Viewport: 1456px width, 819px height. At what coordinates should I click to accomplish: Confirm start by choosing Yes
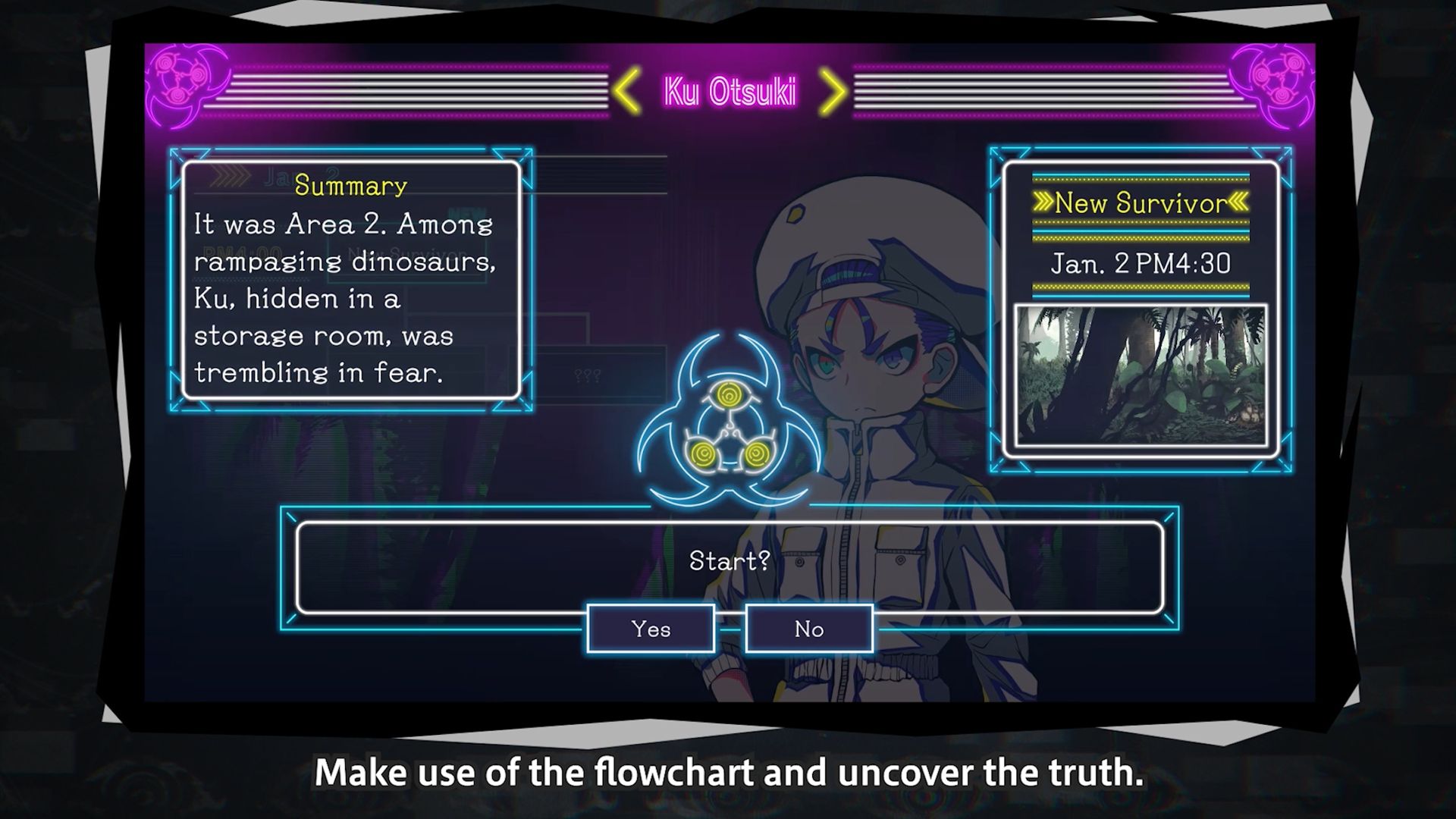pos(651,629)
